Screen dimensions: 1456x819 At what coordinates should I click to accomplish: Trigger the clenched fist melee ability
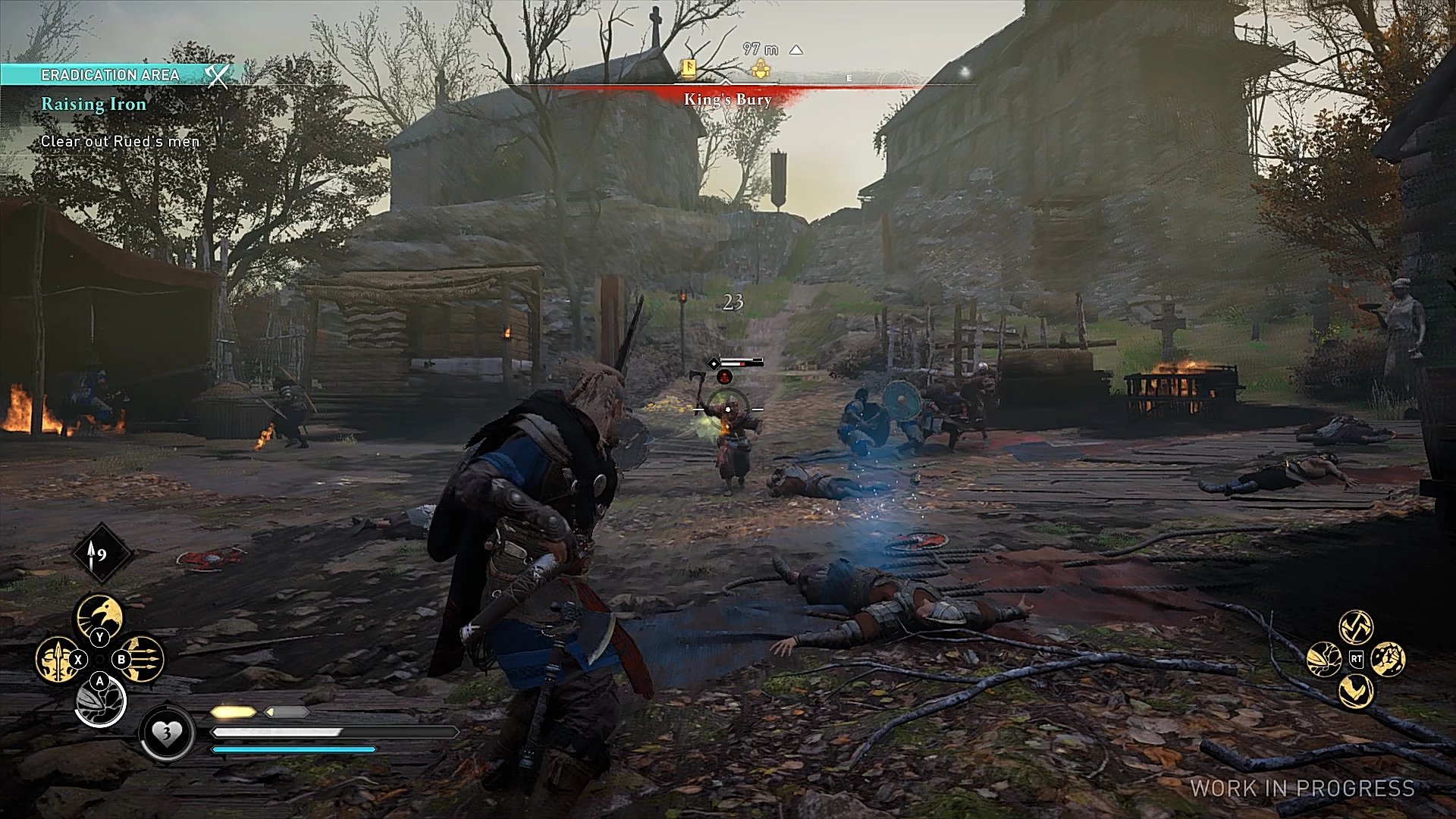coord(1388,658)
